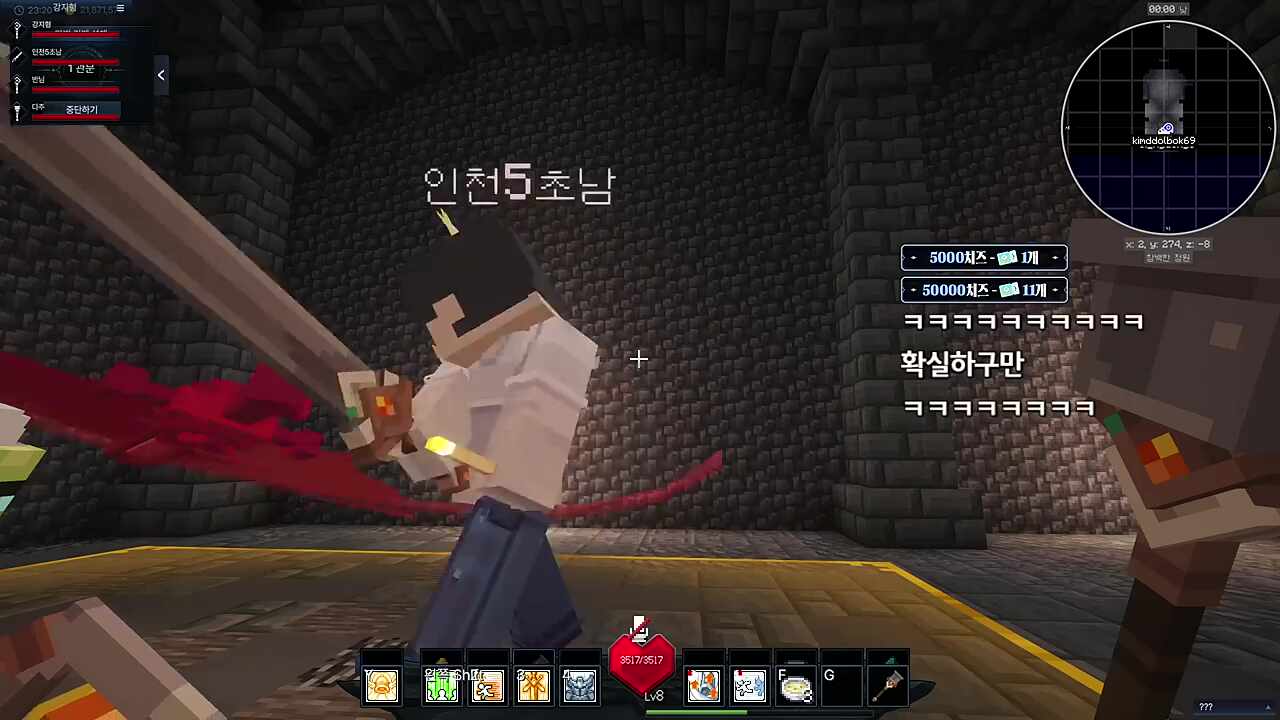Open the 50000치즈 right stepper arrow
The width and height of the screenshot is (1280, 720).
[x=1055, y=290]
